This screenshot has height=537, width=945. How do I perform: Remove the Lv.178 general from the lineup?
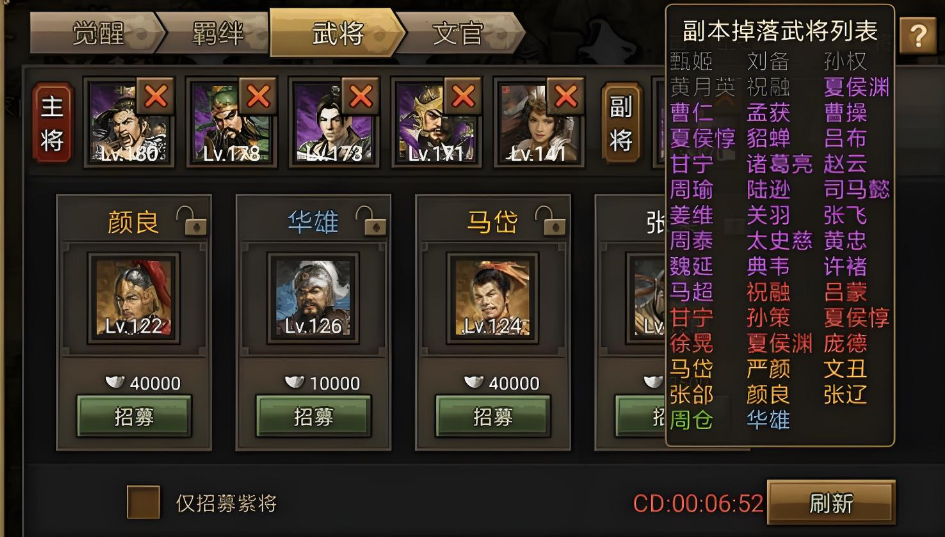click(x=258, y=97)
